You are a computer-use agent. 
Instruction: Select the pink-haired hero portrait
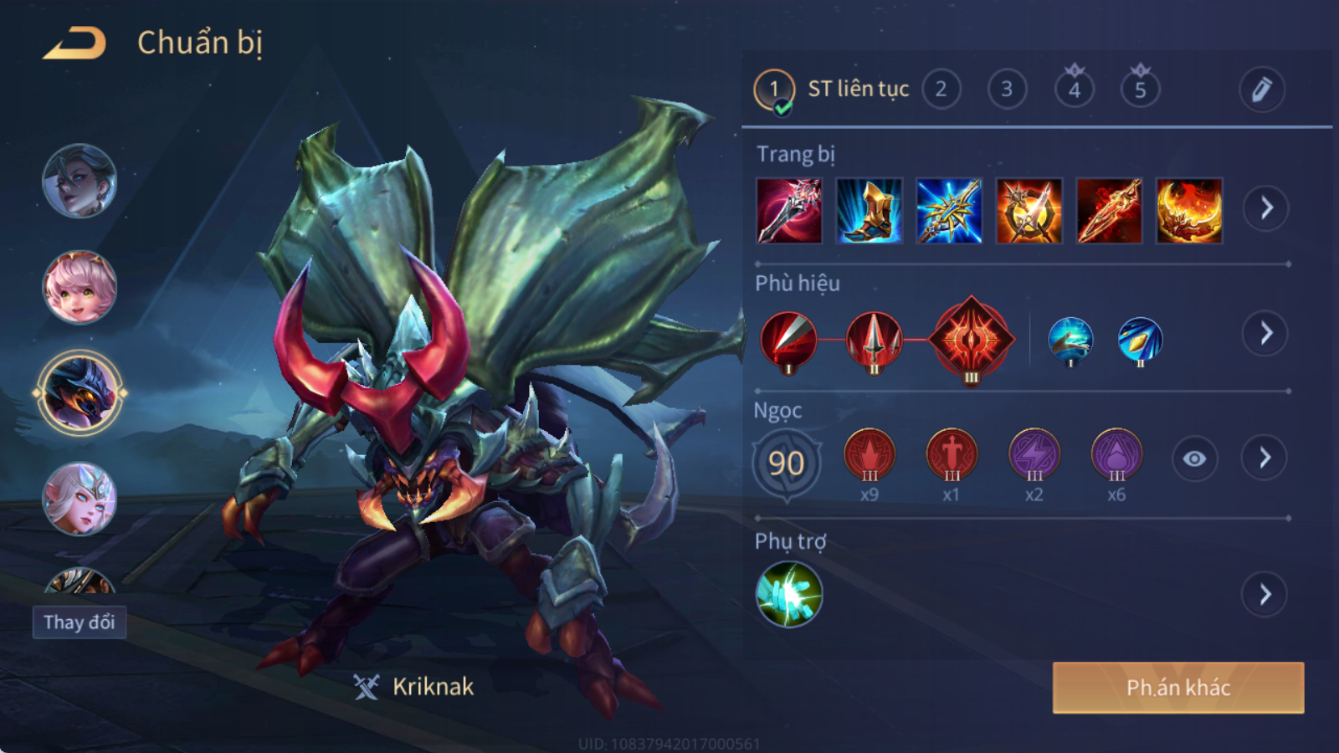(x=79, y=287)
